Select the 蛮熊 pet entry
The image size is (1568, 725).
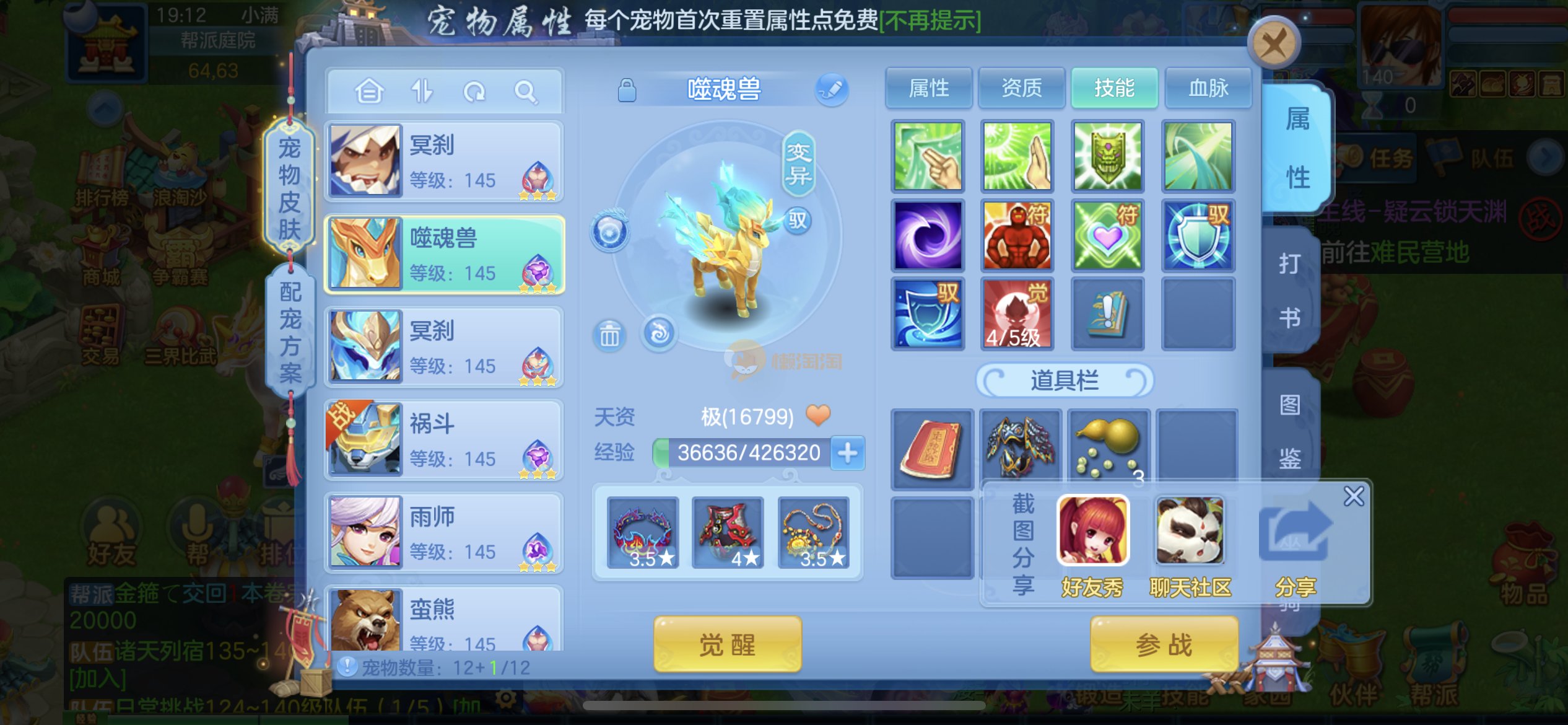point(444,620)
